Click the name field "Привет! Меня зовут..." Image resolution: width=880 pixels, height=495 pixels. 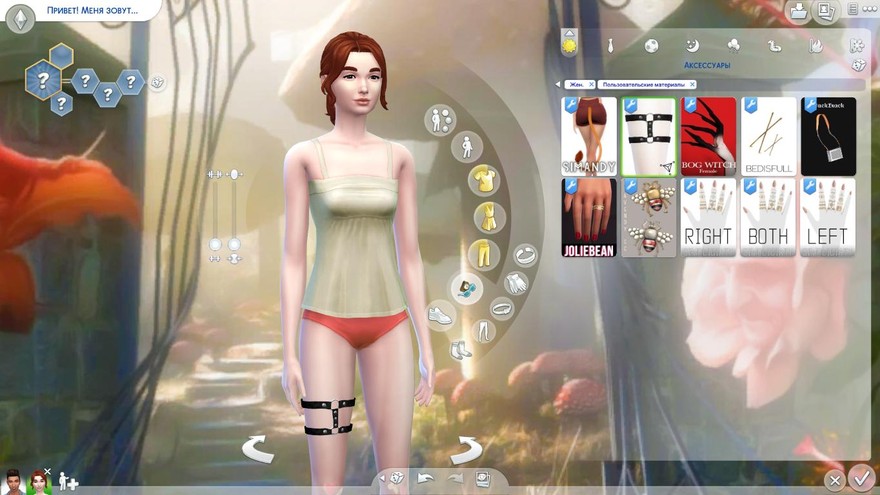click(90, 13)
